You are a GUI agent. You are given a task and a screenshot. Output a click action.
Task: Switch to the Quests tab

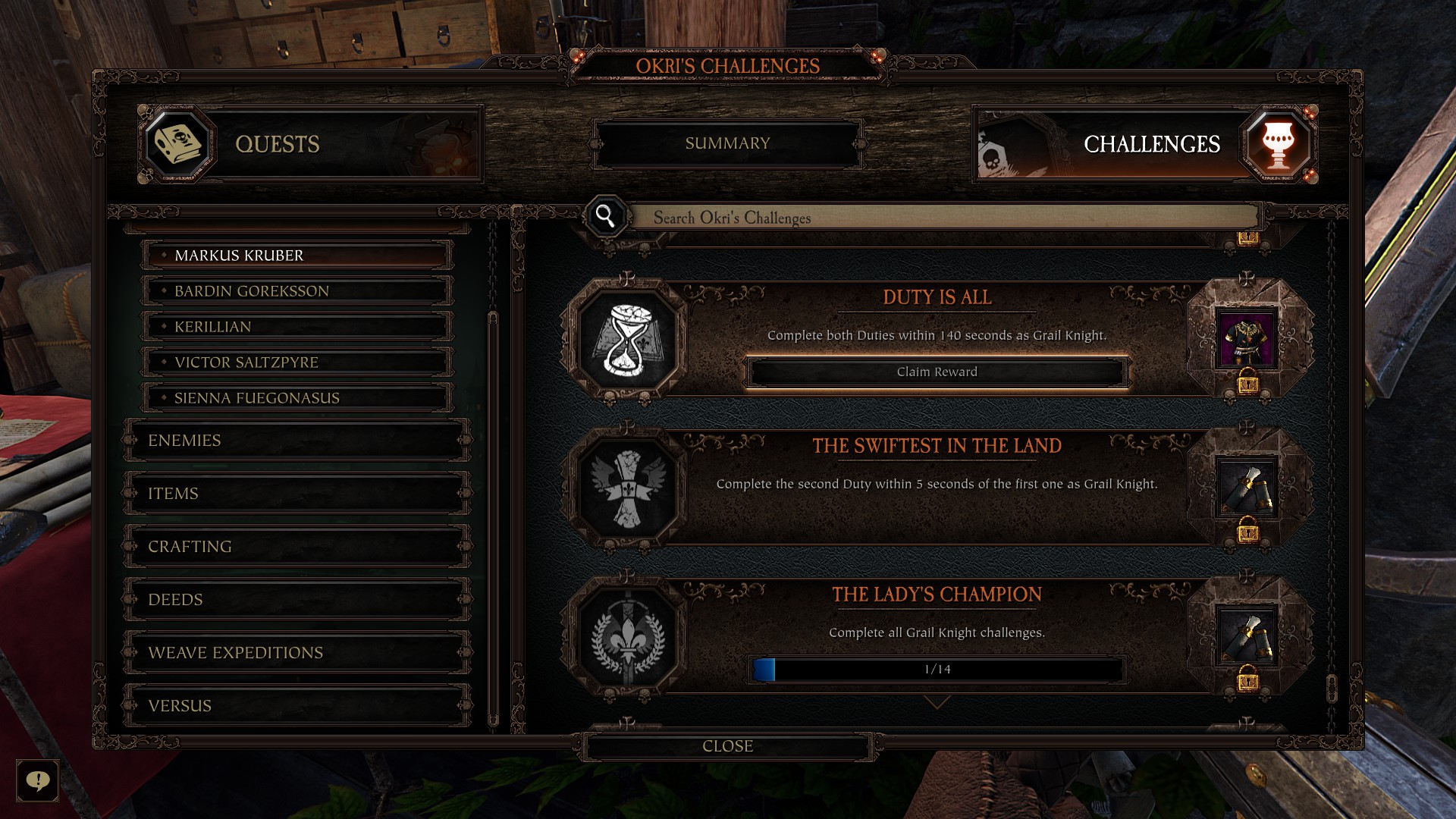tap(311, 144)
